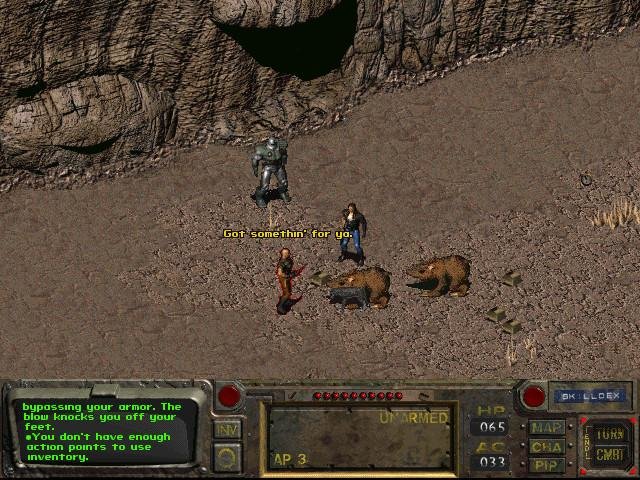
Task: Open the CHA character sheet
Action: click(x=547, y=447)
